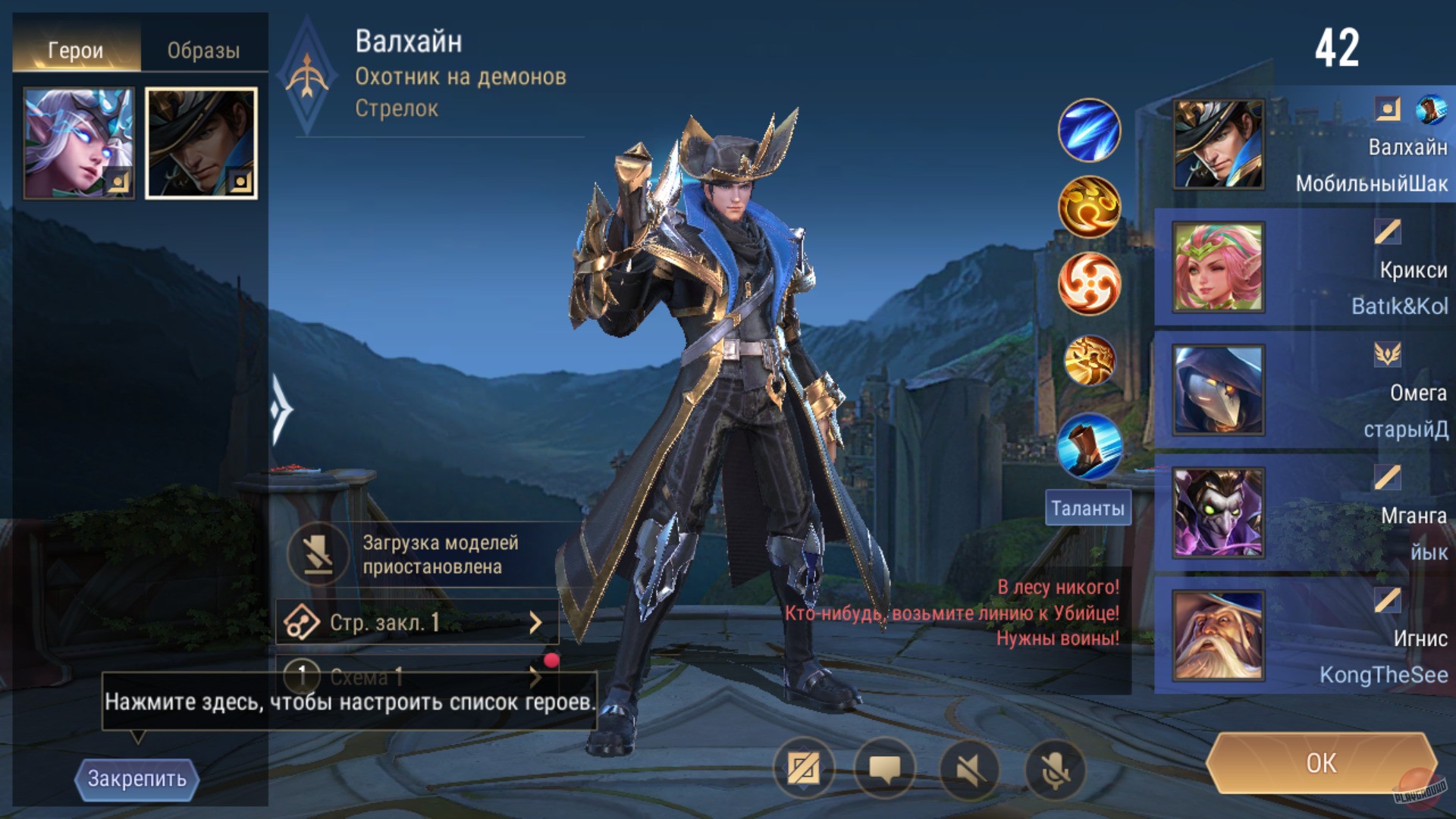This screenshot has height=819, width=1456.
Task: Click the orange shuriken ability icon
Action: (1088, 284)
